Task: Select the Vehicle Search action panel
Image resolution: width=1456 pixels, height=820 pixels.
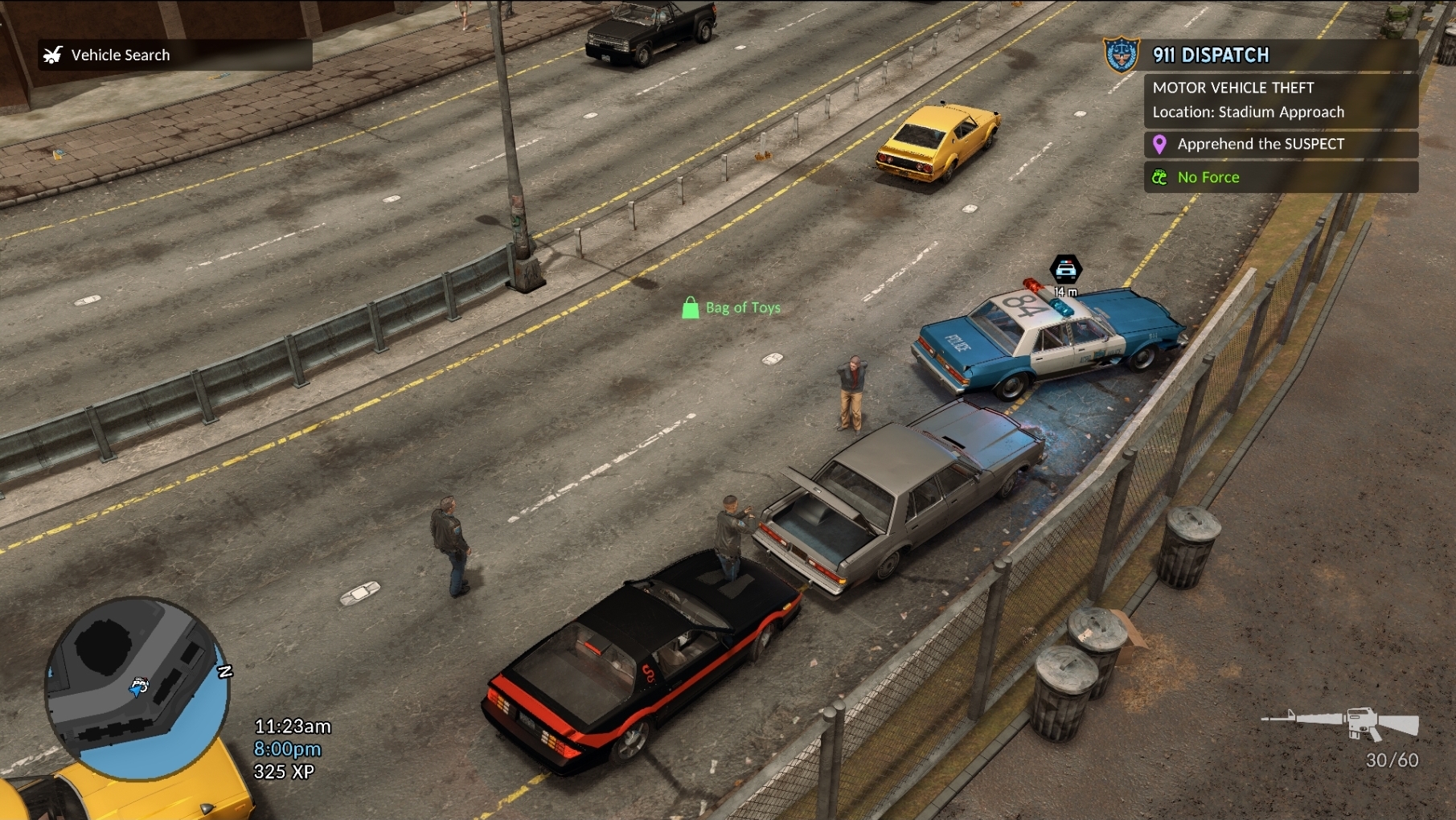Action: 174,55
